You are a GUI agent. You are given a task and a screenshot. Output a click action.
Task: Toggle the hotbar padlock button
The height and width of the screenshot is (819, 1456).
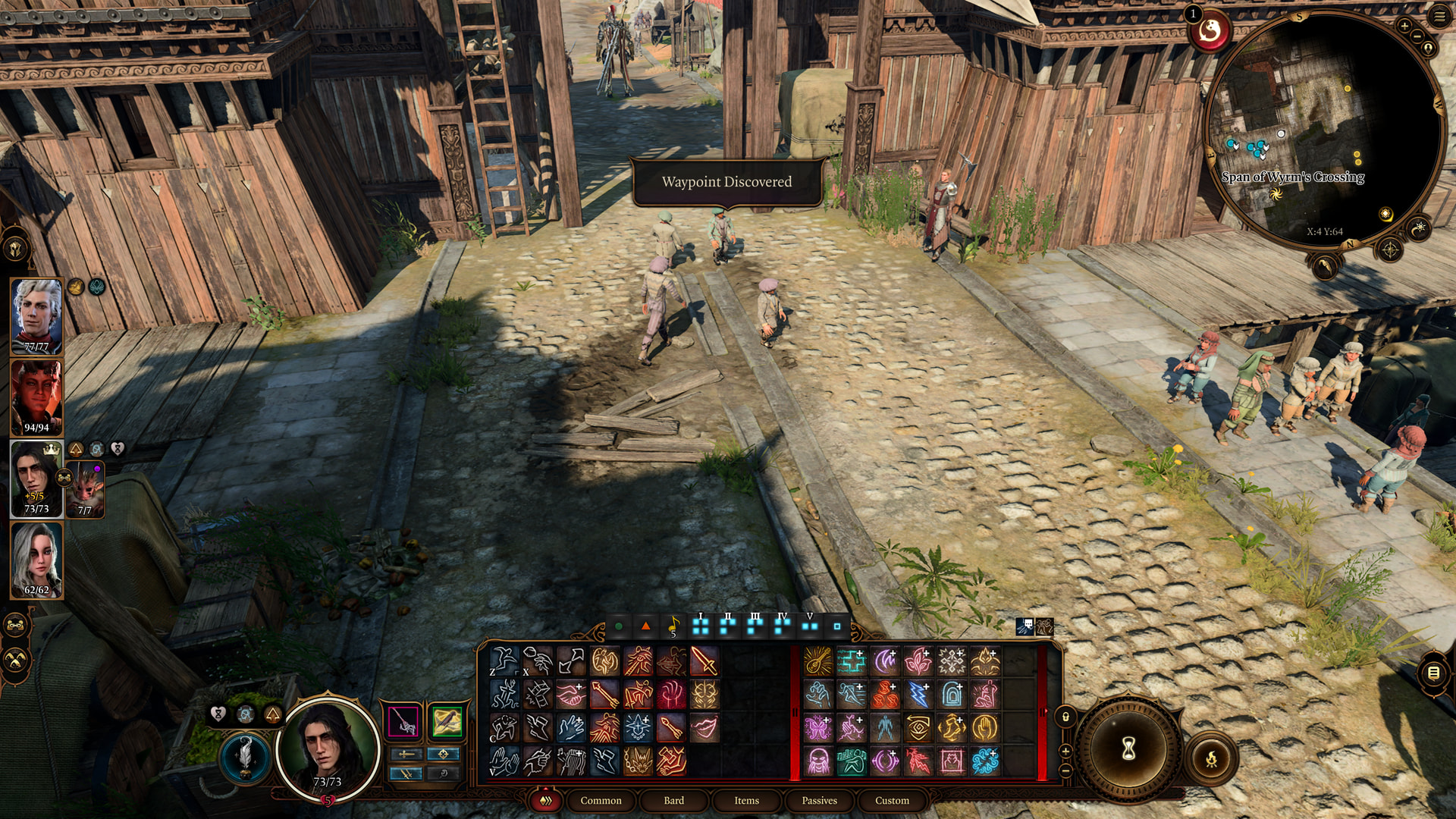(1065, 717)
